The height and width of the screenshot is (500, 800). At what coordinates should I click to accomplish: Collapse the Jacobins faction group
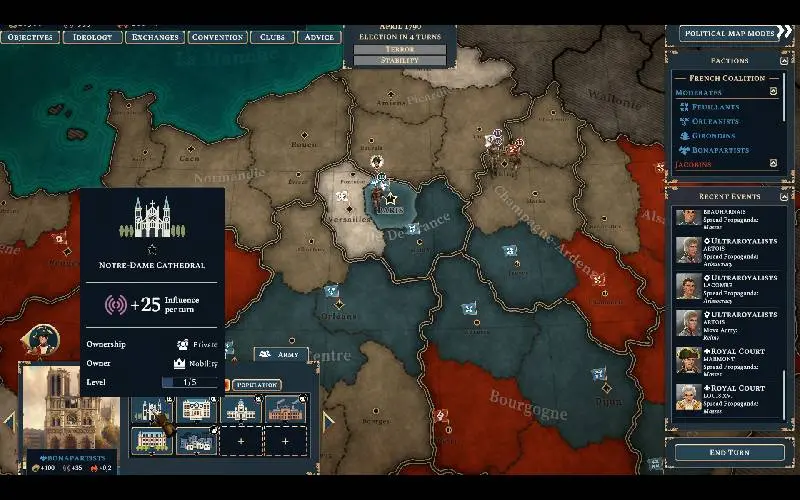[x=772, y=163]
